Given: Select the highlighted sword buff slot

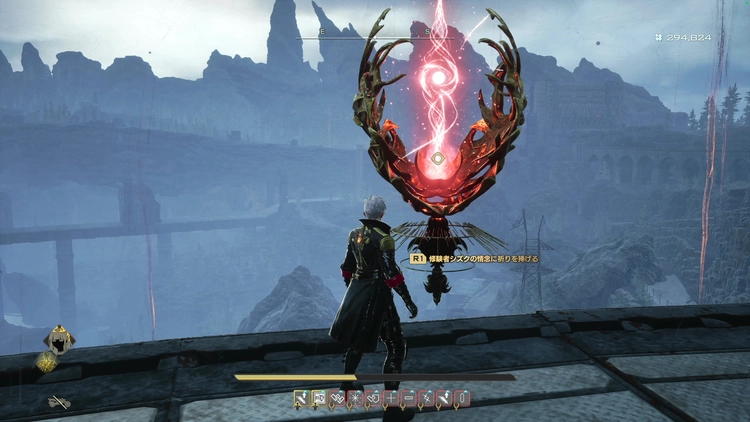Looking at the screenshot, I should click(x=300, y=398).
